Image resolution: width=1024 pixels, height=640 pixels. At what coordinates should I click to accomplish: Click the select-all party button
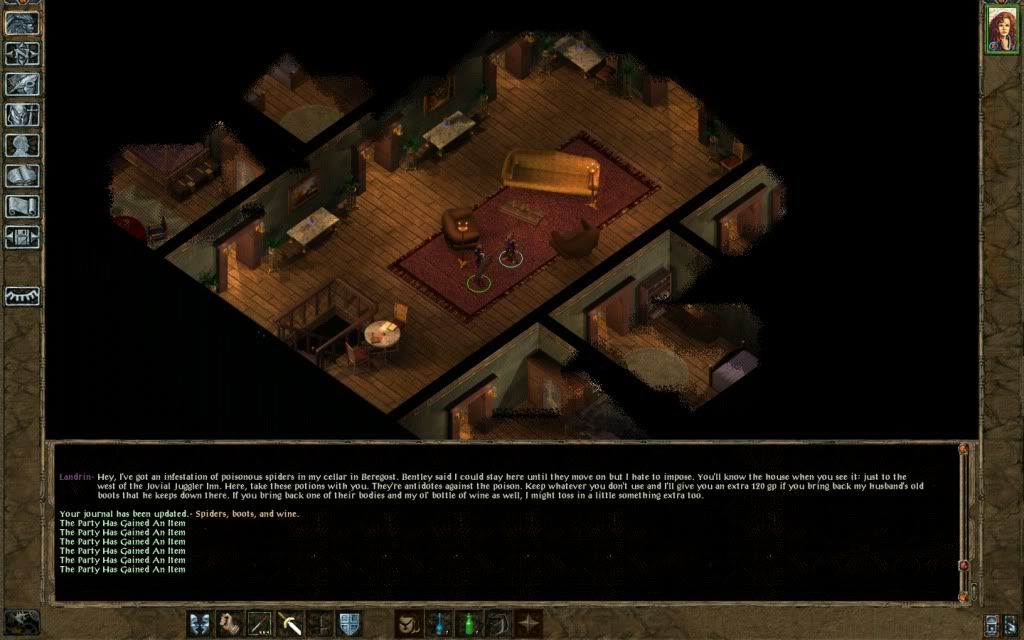[992, 623]
